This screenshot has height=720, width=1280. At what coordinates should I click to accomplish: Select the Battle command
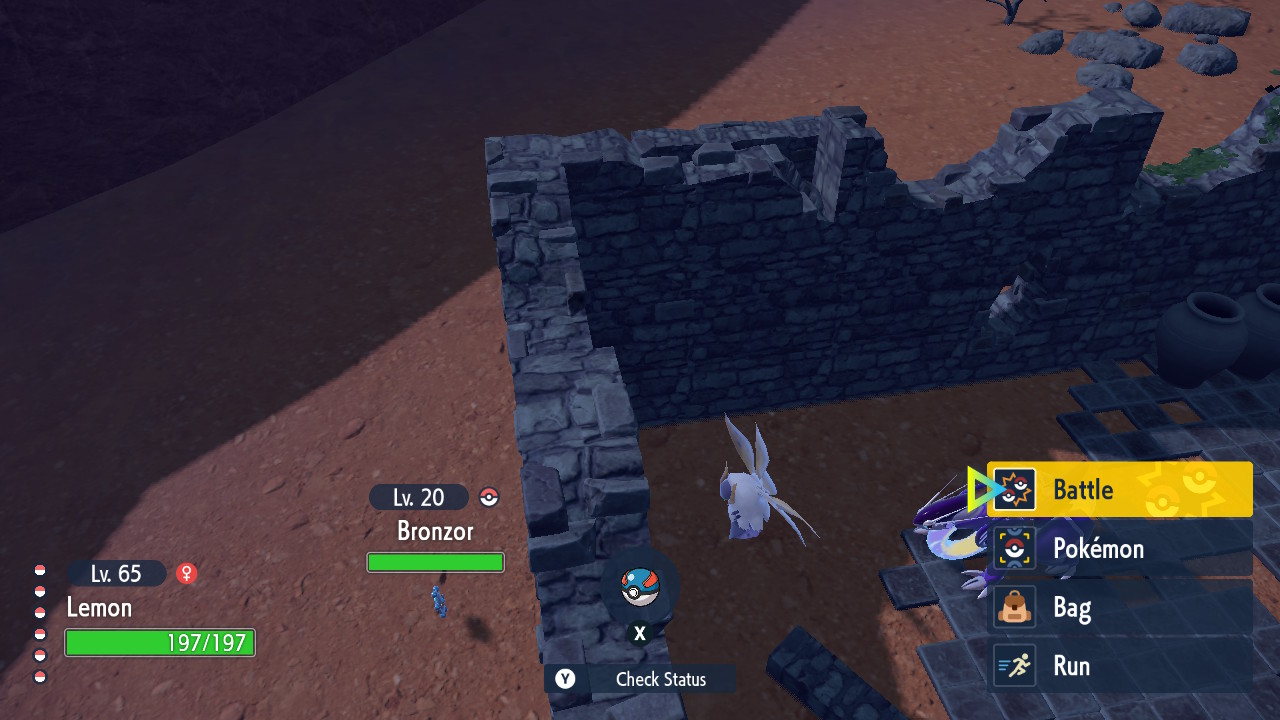[x=1120, y=489]
